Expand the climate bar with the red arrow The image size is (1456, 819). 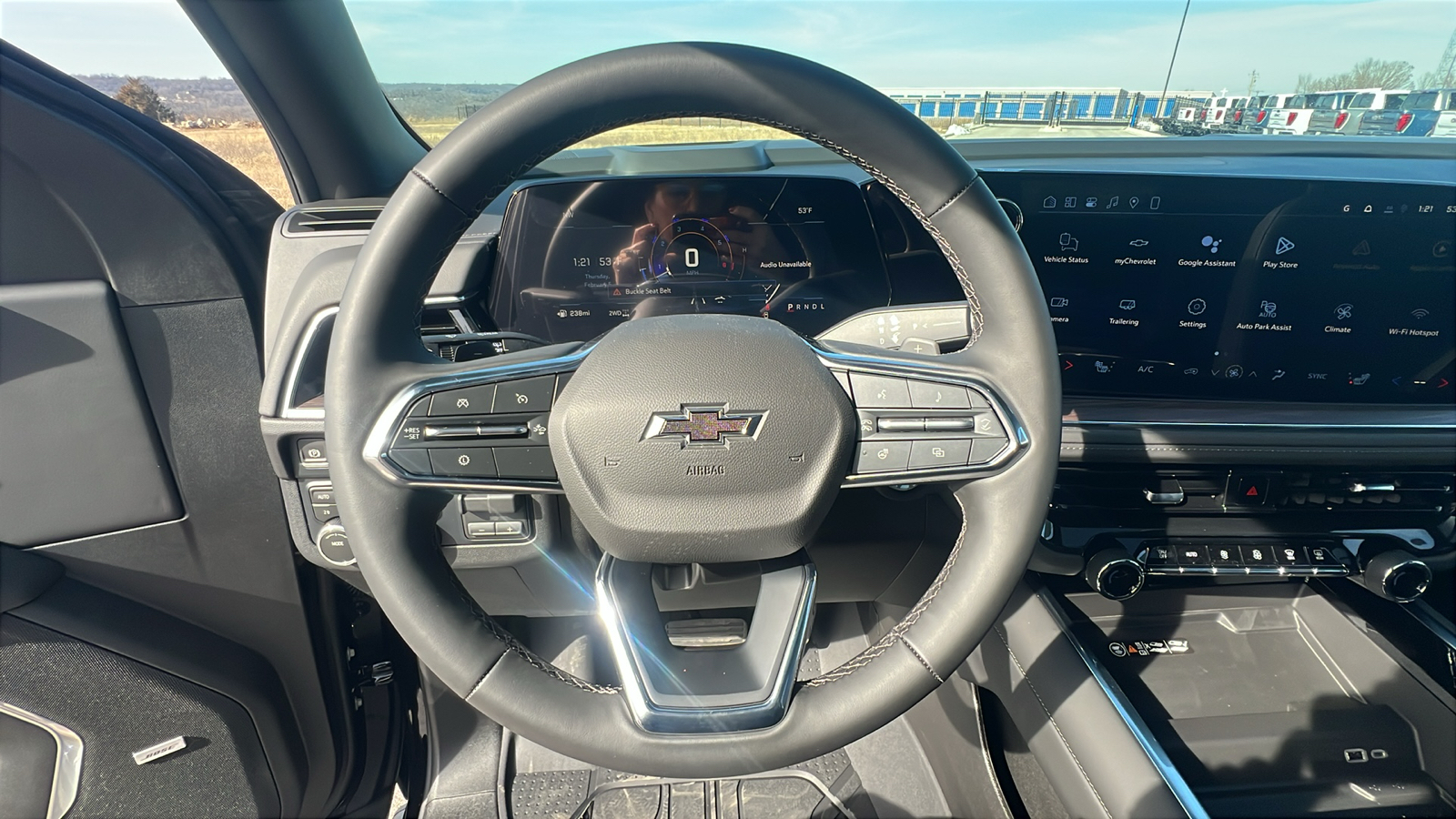coord(1070,365)
